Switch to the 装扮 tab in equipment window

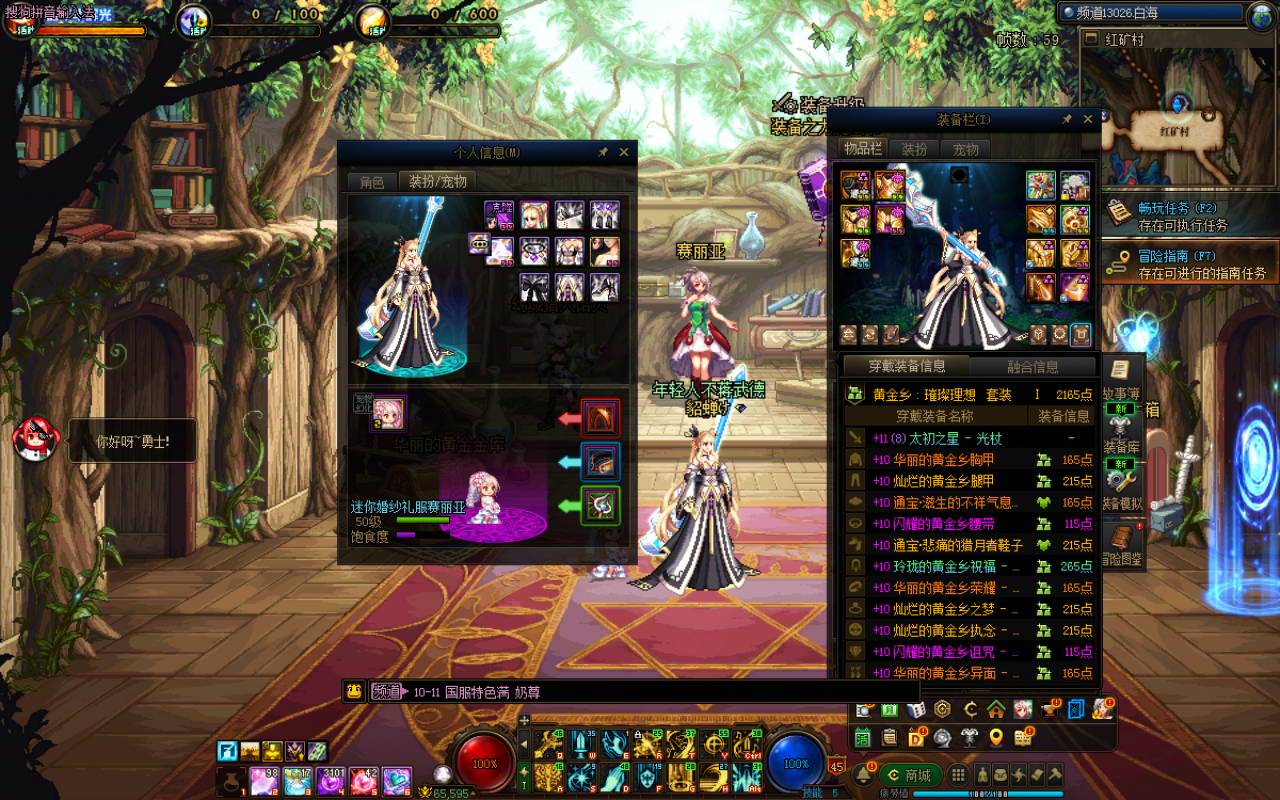[x=914, y=149]
